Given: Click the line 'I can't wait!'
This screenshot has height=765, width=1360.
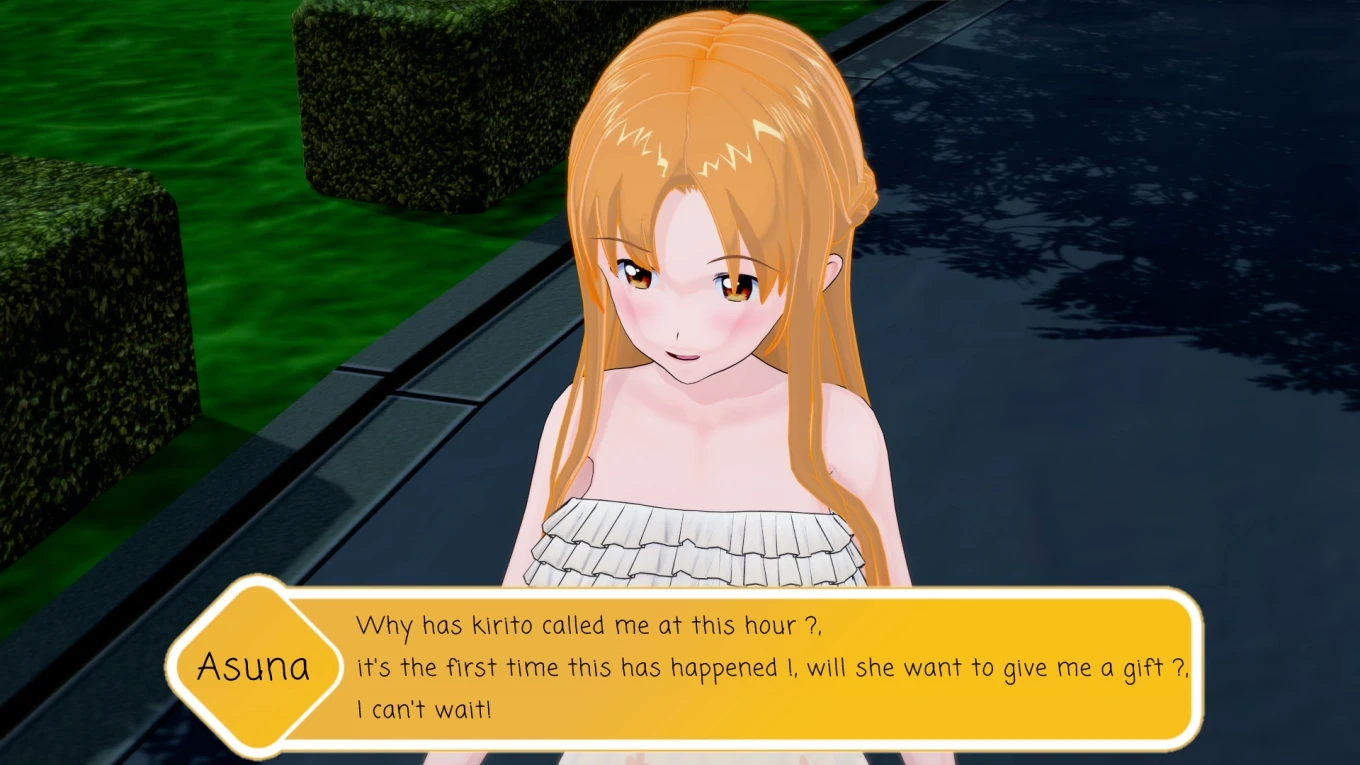Looking at the screenshot, I should pyautogui.click(x=422, y=712).
